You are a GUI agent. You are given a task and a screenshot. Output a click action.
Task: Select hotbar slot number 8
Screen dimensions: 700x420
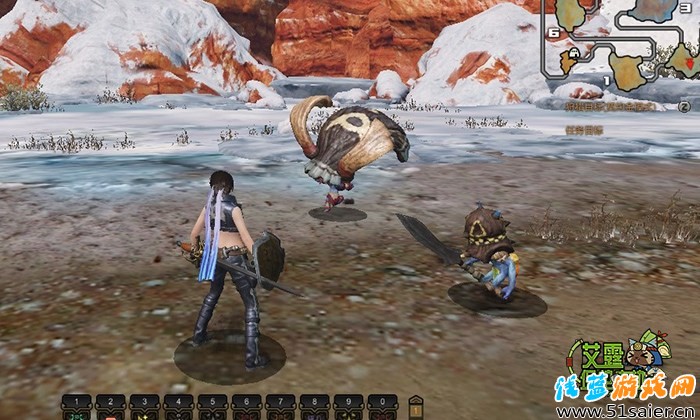click(314, 406)
